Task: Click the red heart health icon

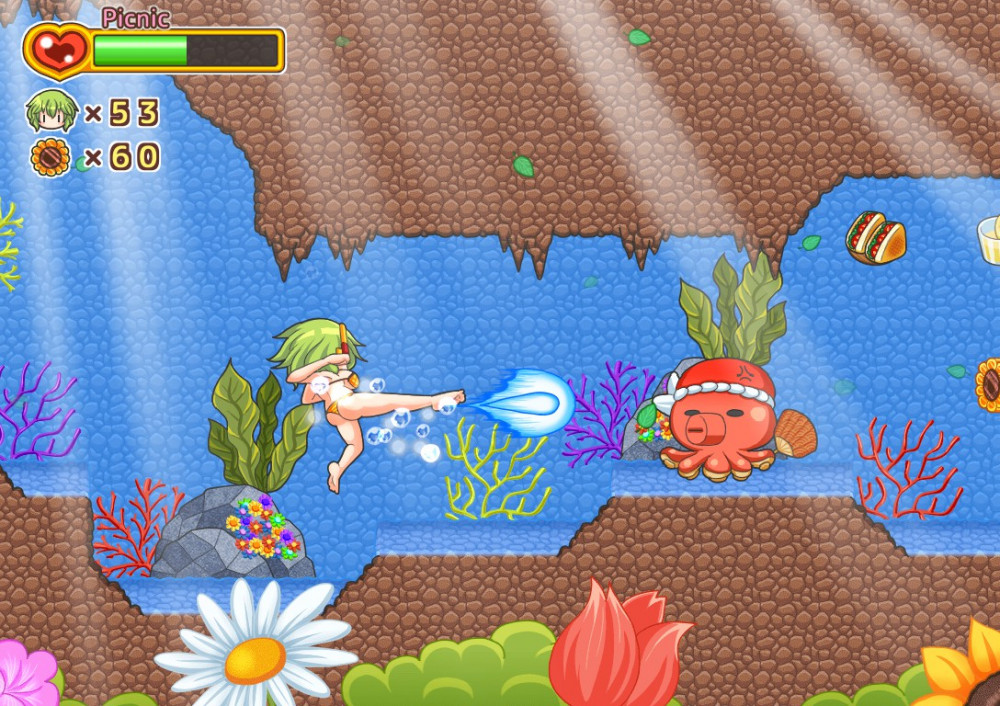Action: [56, 50]
